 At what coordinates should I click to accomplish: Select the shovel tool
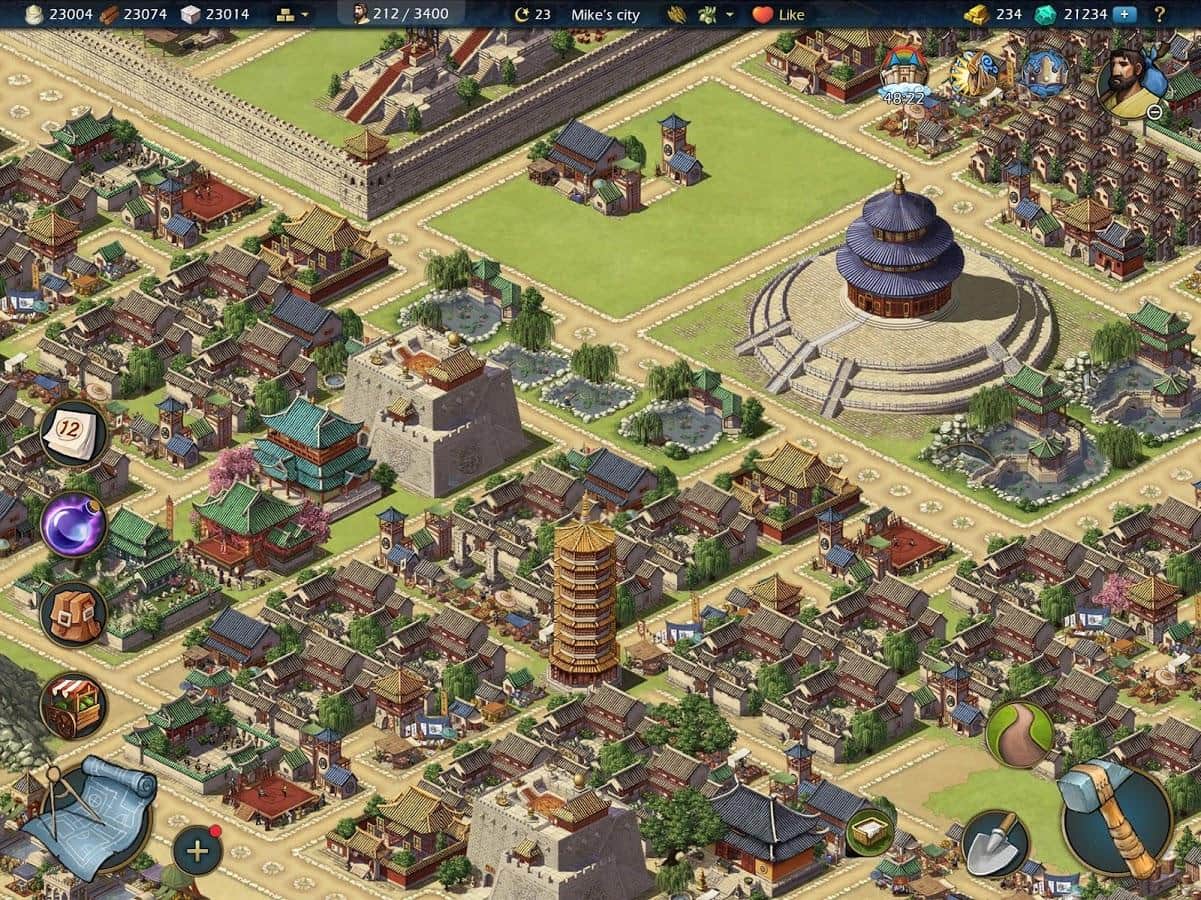tap(995, 843)
